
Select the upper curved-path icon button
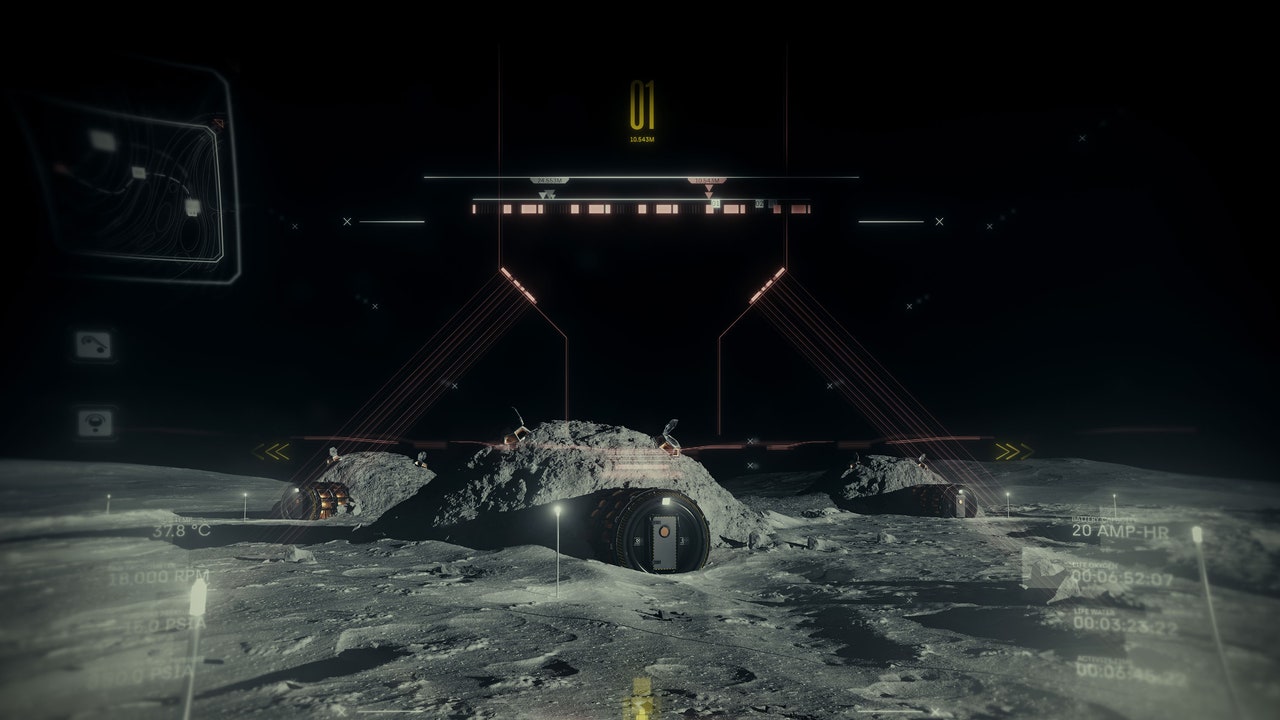93,345
